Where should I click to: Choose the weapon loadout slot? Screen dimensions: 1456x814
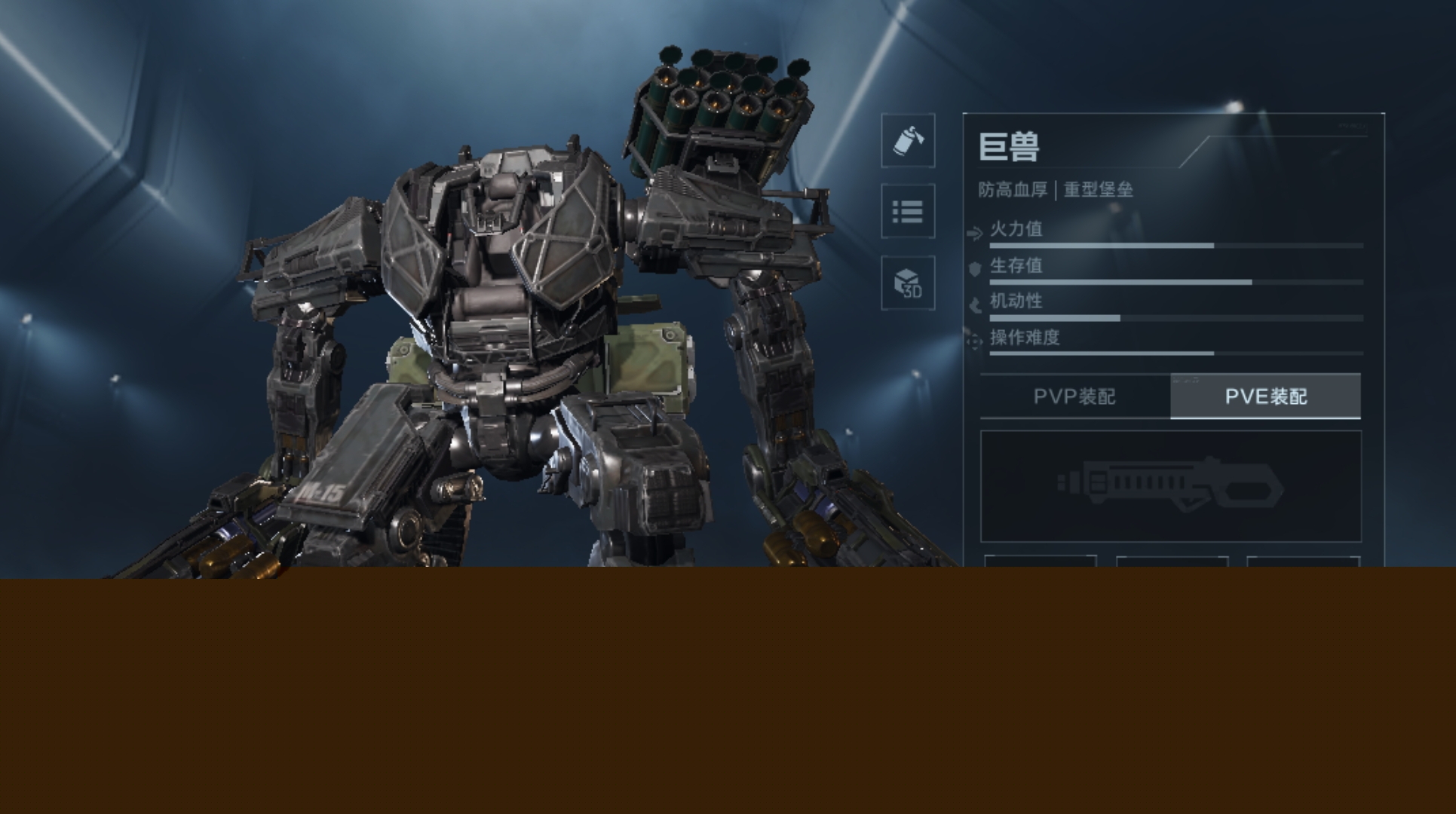1170,486
